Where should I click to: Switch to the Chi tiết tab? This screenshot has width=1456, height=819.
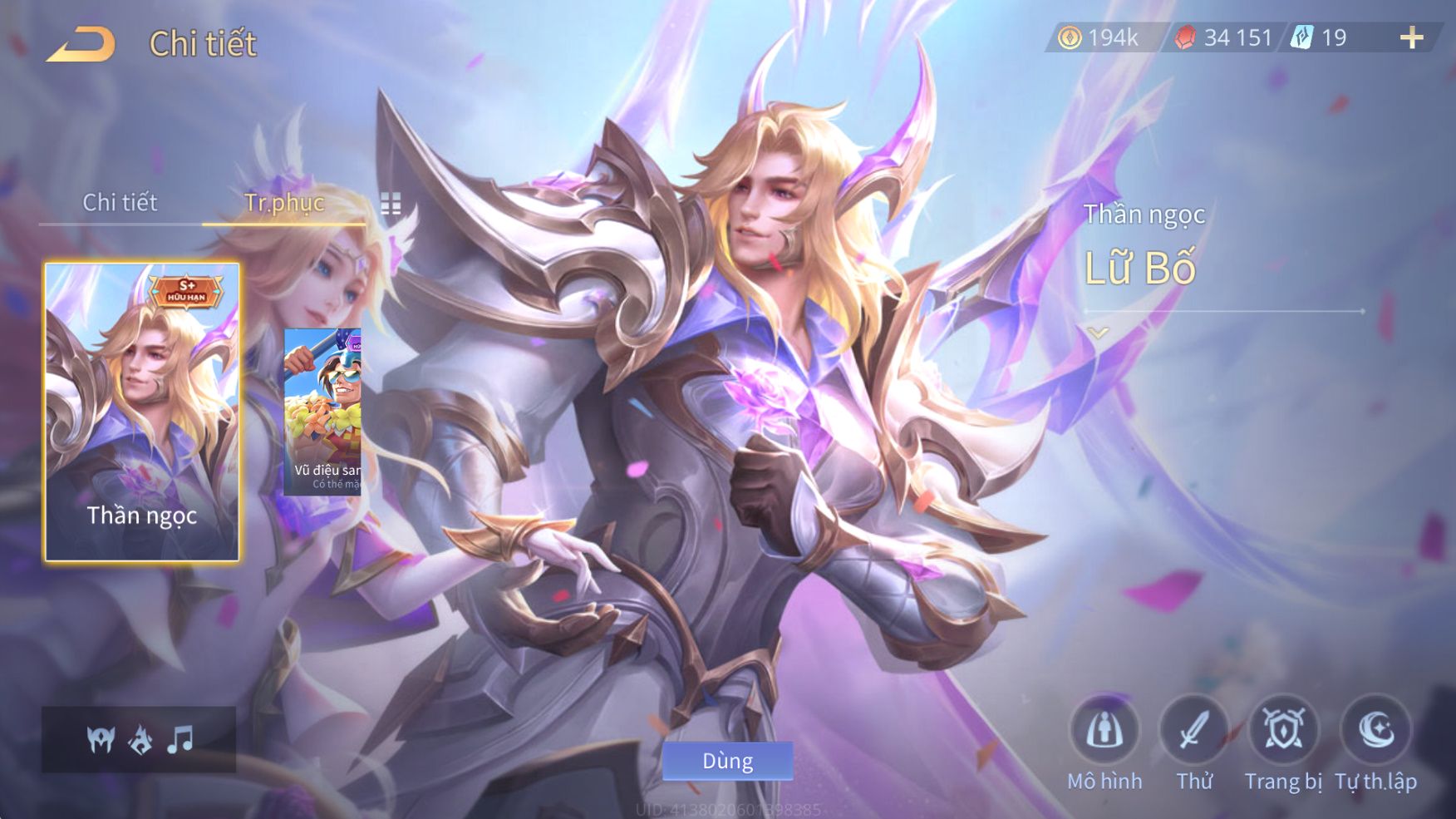120,202
